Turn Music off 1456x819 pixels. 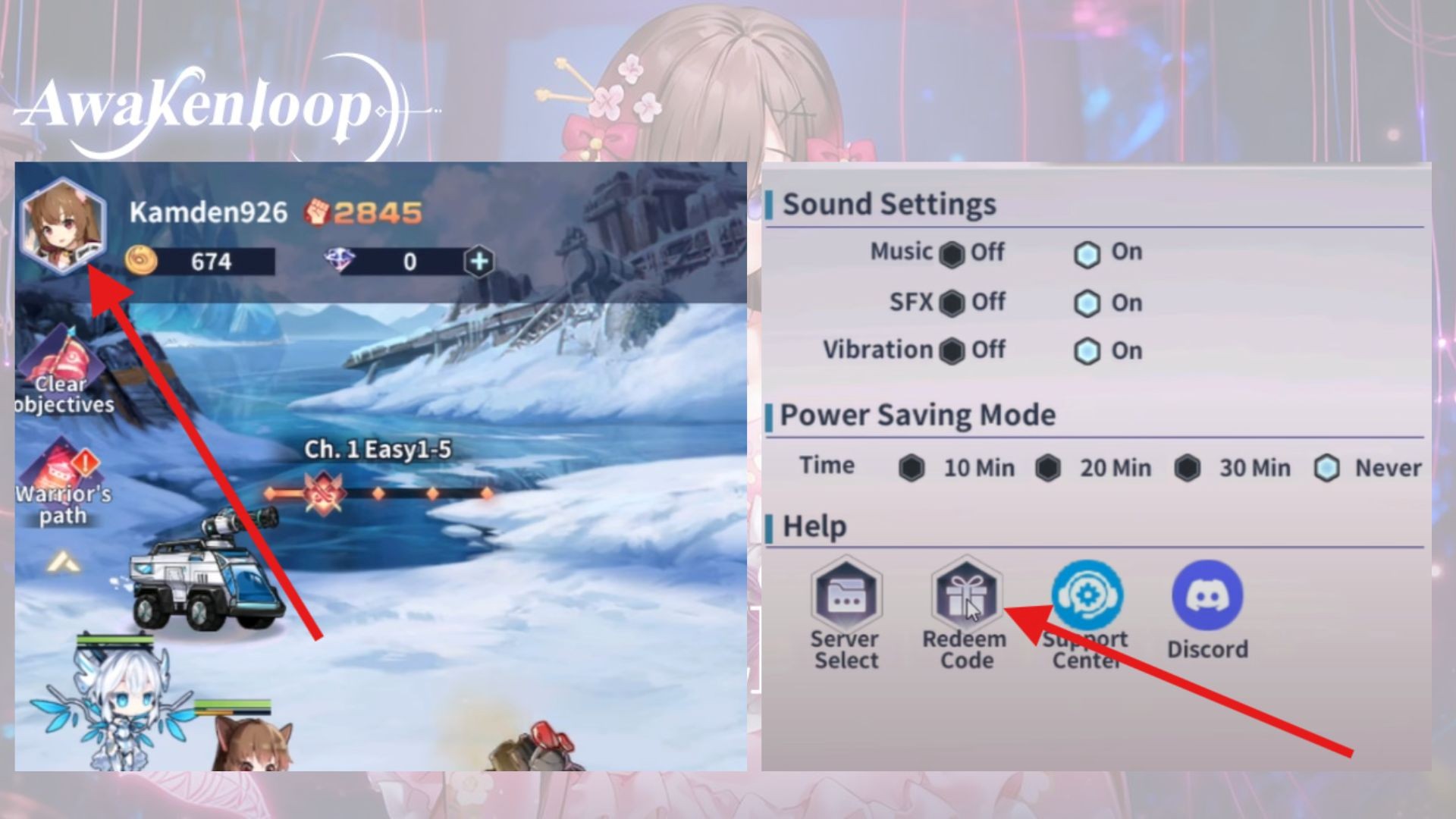point(952,254)
